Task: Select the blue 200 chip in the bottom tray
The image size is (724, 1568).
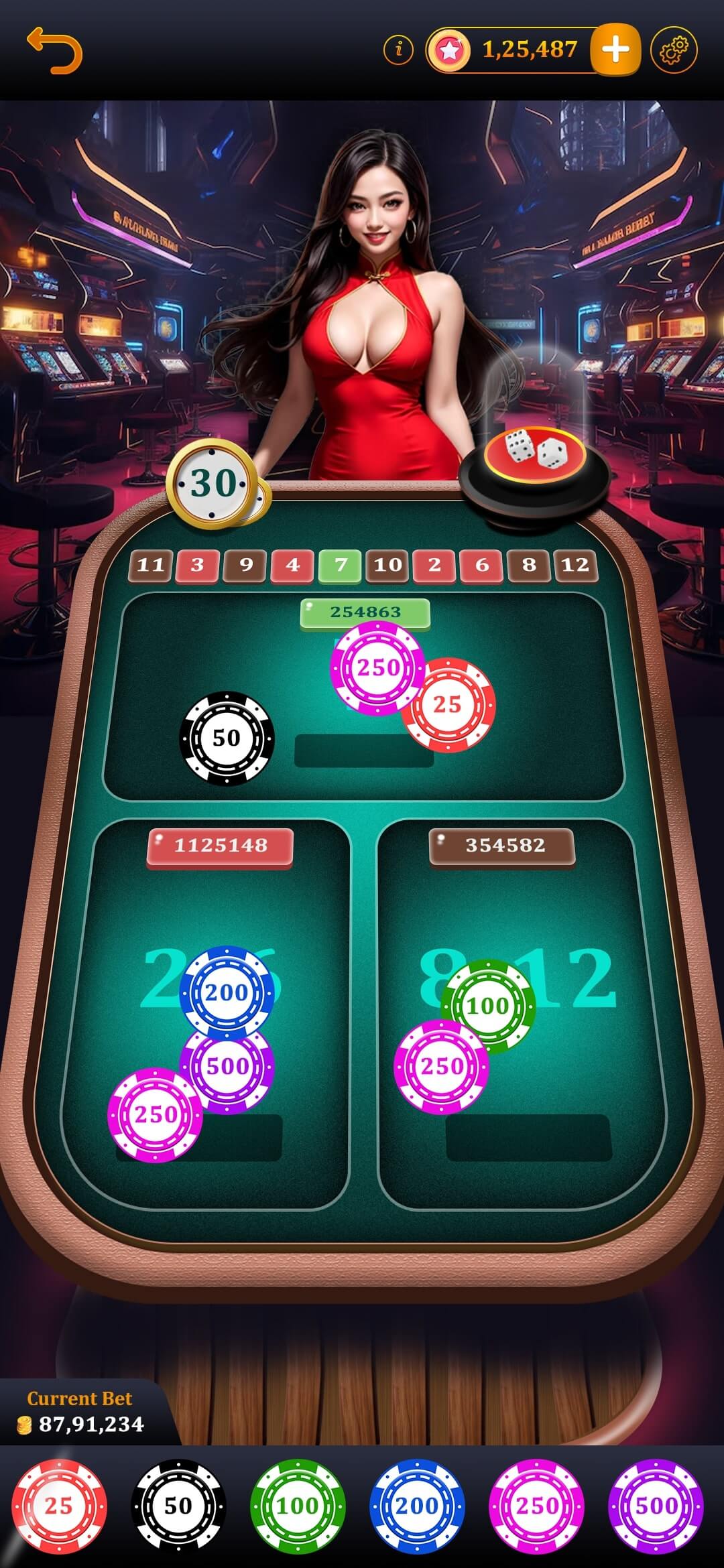Action: tap(417, 1506)
